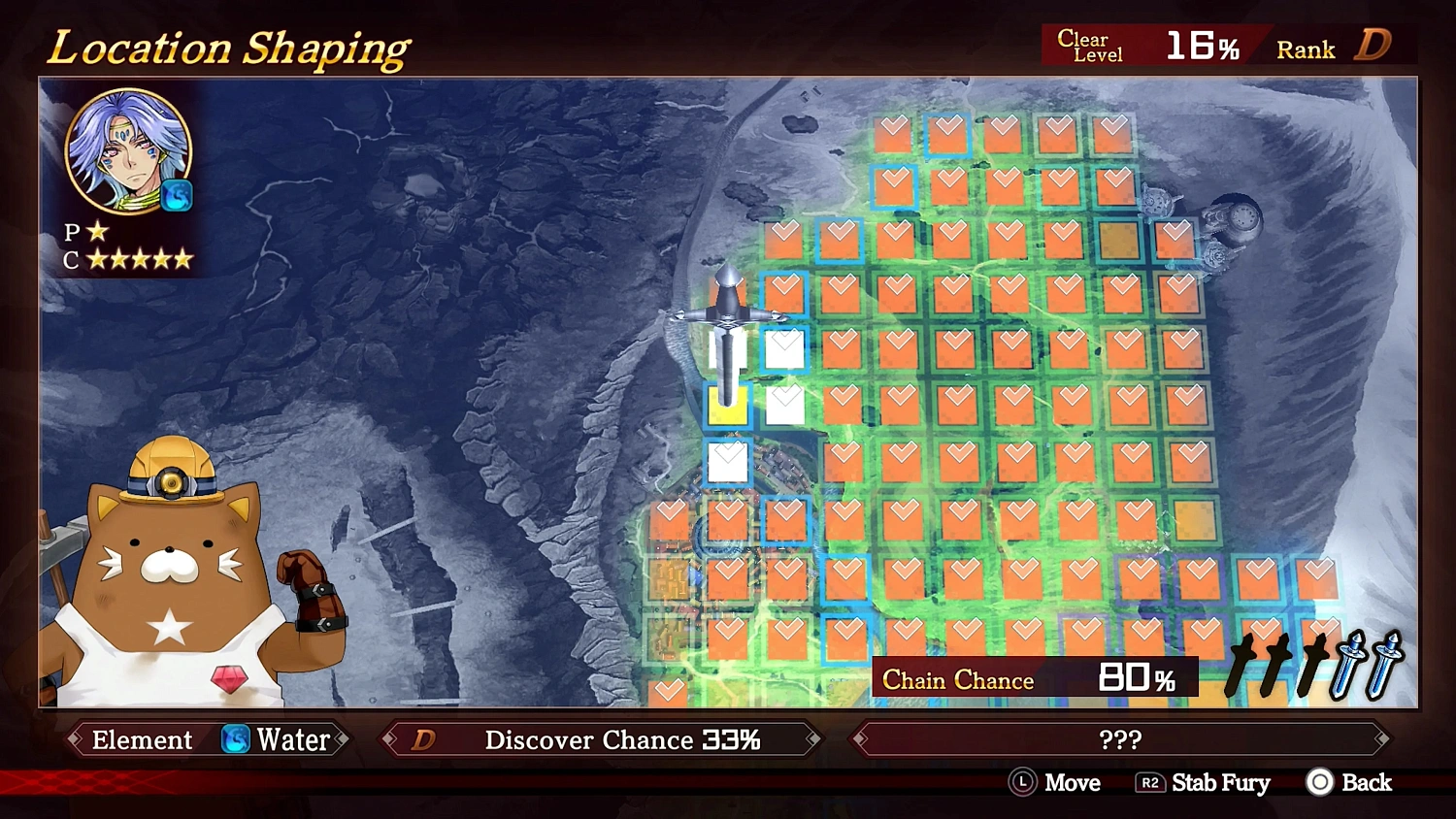Click the docked ship near the map's right edge
Image resolution: width=1456 pixels, height=819 pixels.
point(1235,218)
